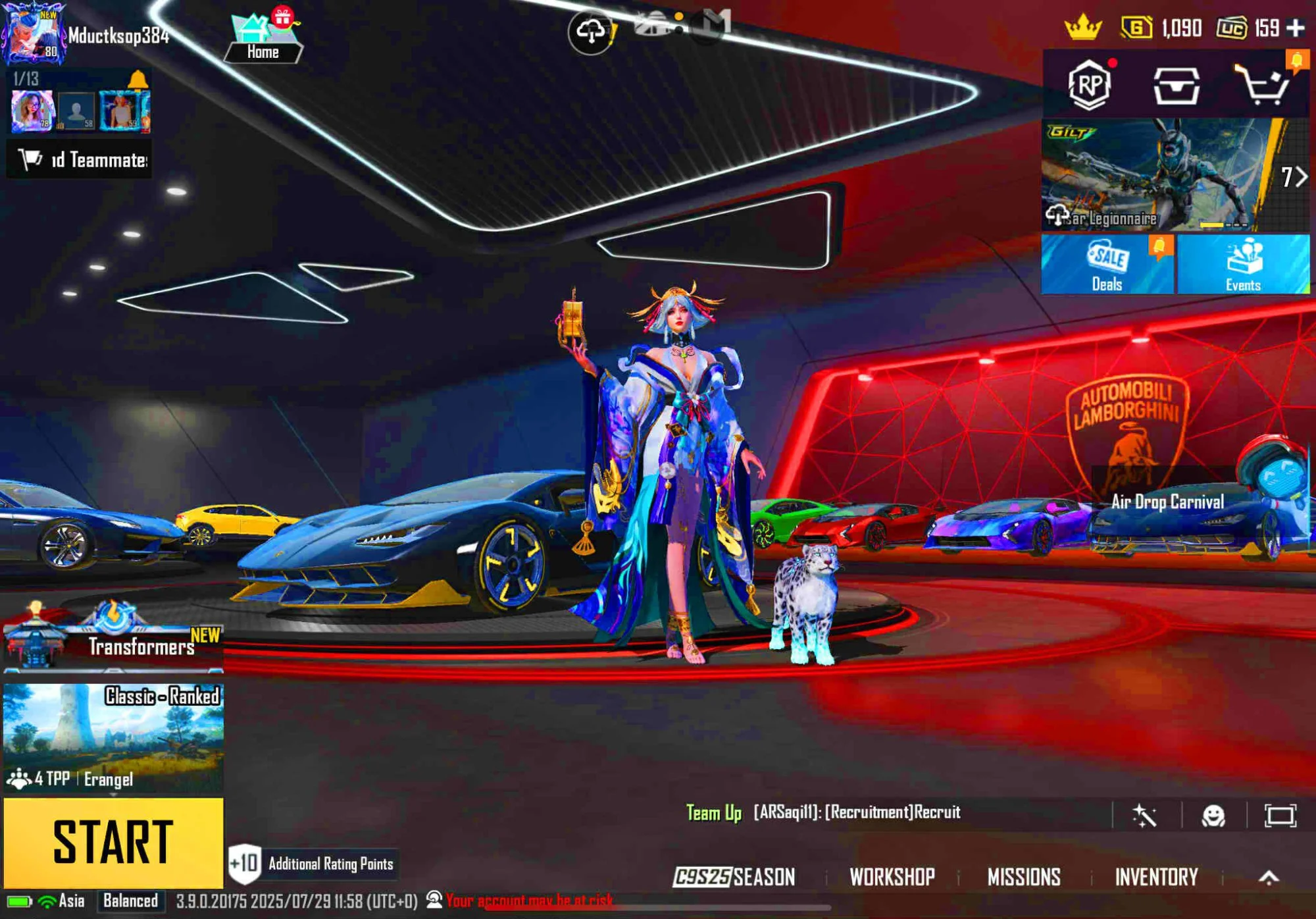1316x919 pixels.
Task: Open the shopping cart shop icon
Action: 1262,86
